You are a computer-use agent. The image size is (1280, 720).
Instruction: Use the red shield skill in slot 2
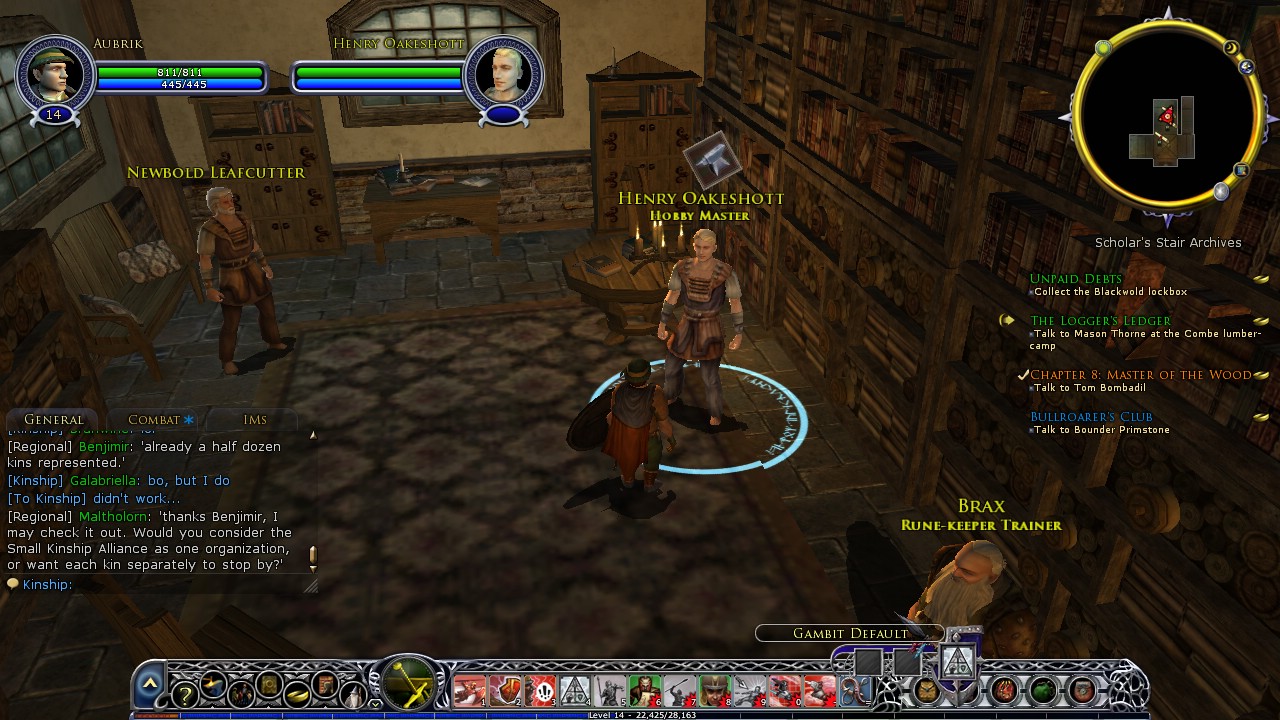tap(505, 691)
